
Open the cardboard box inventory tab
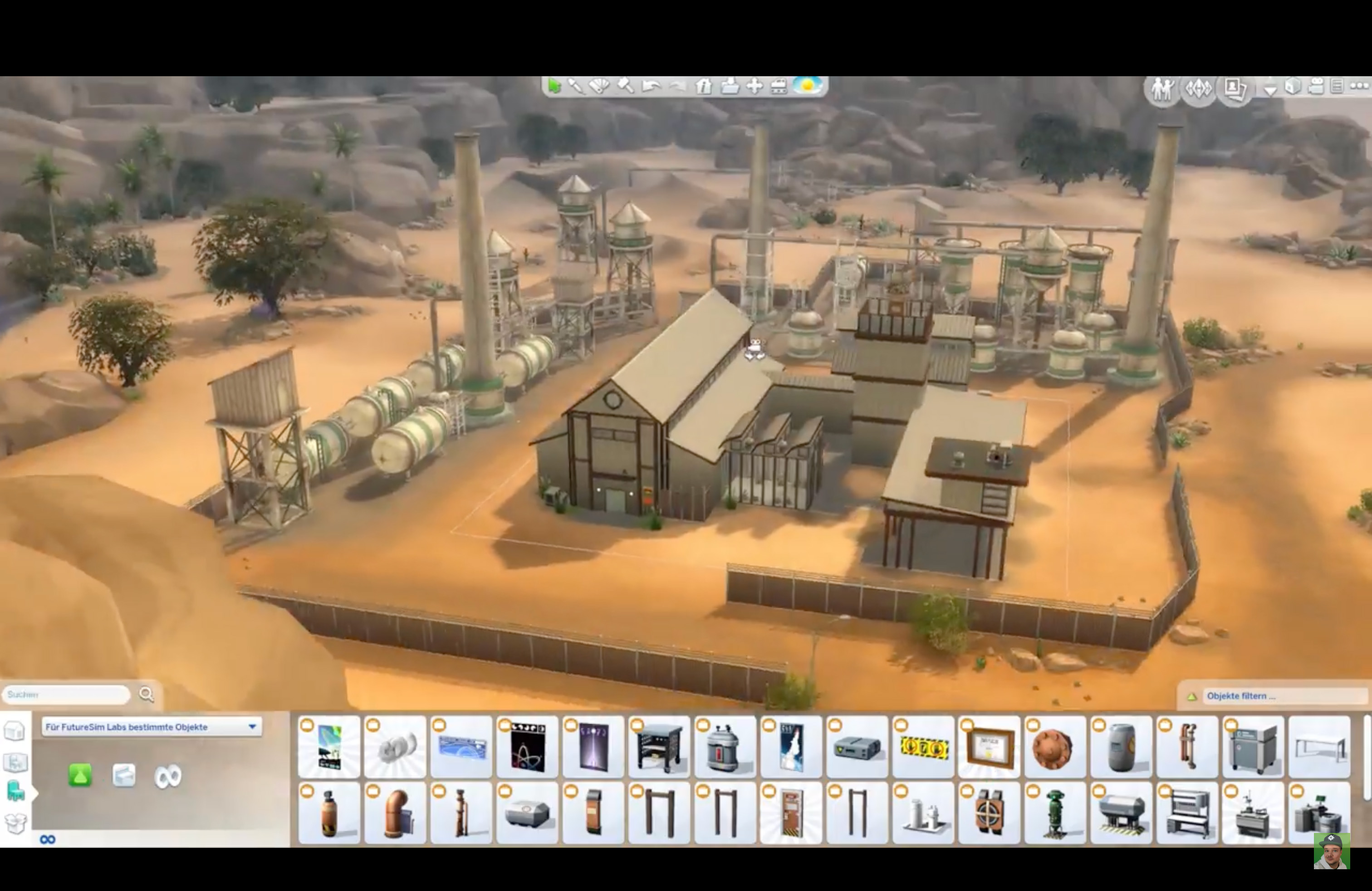pos(15,822)
